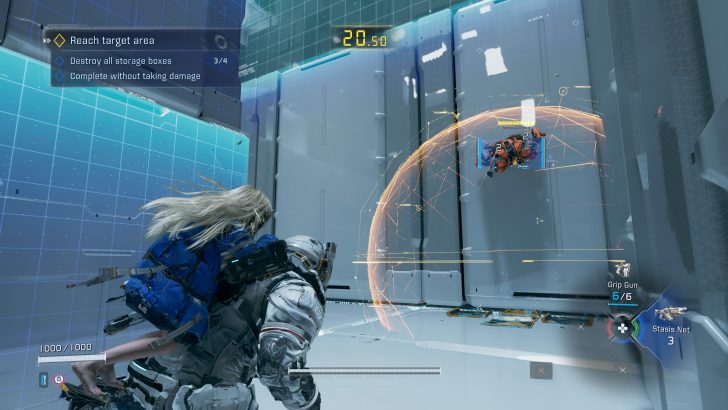Click the red circular status icon
Viewport: 728px width, 410px height.
(x=60, y=380)
